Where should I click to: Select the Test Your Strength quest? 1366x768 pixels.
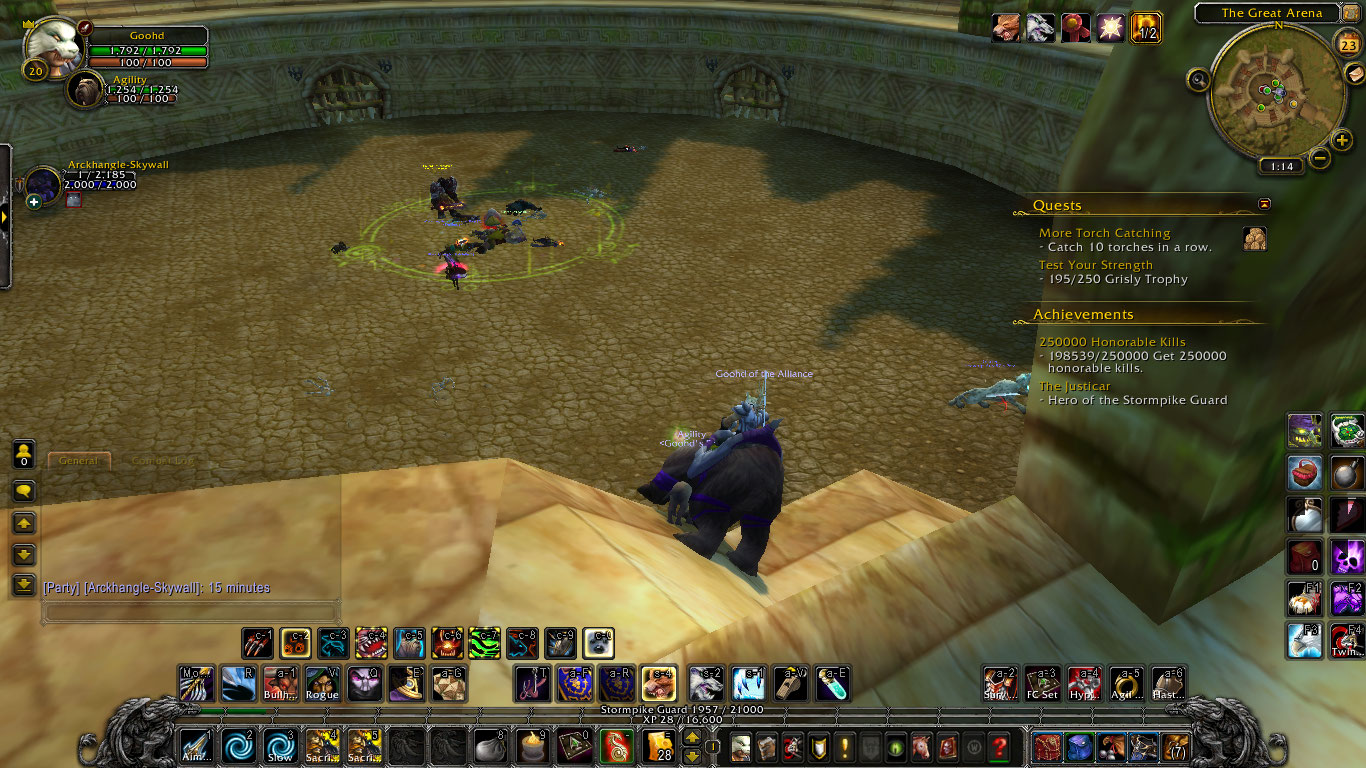click(x=1095, y=265)
